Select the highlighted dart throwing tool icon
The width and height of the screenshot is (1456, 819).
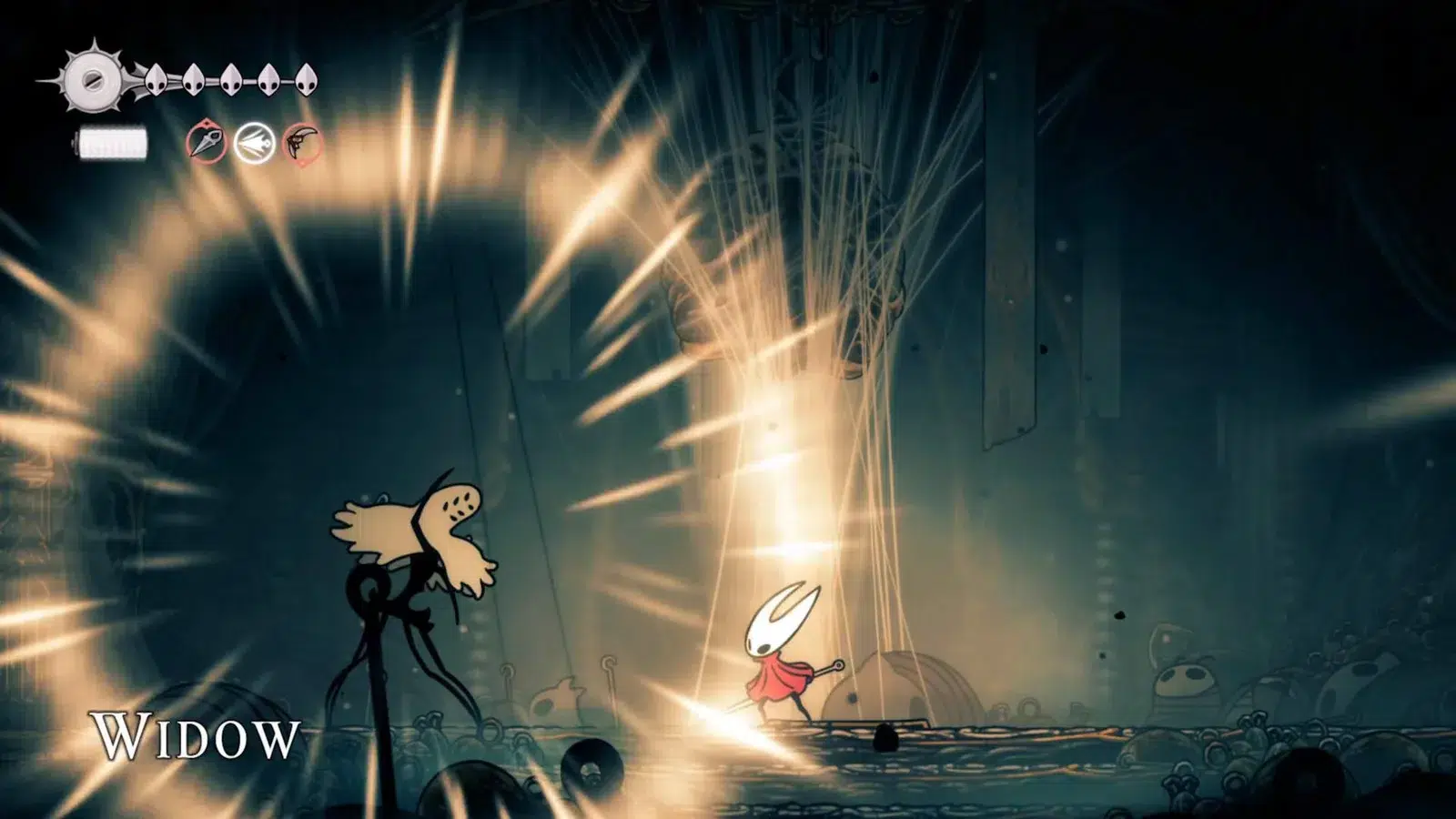point(254,143)
